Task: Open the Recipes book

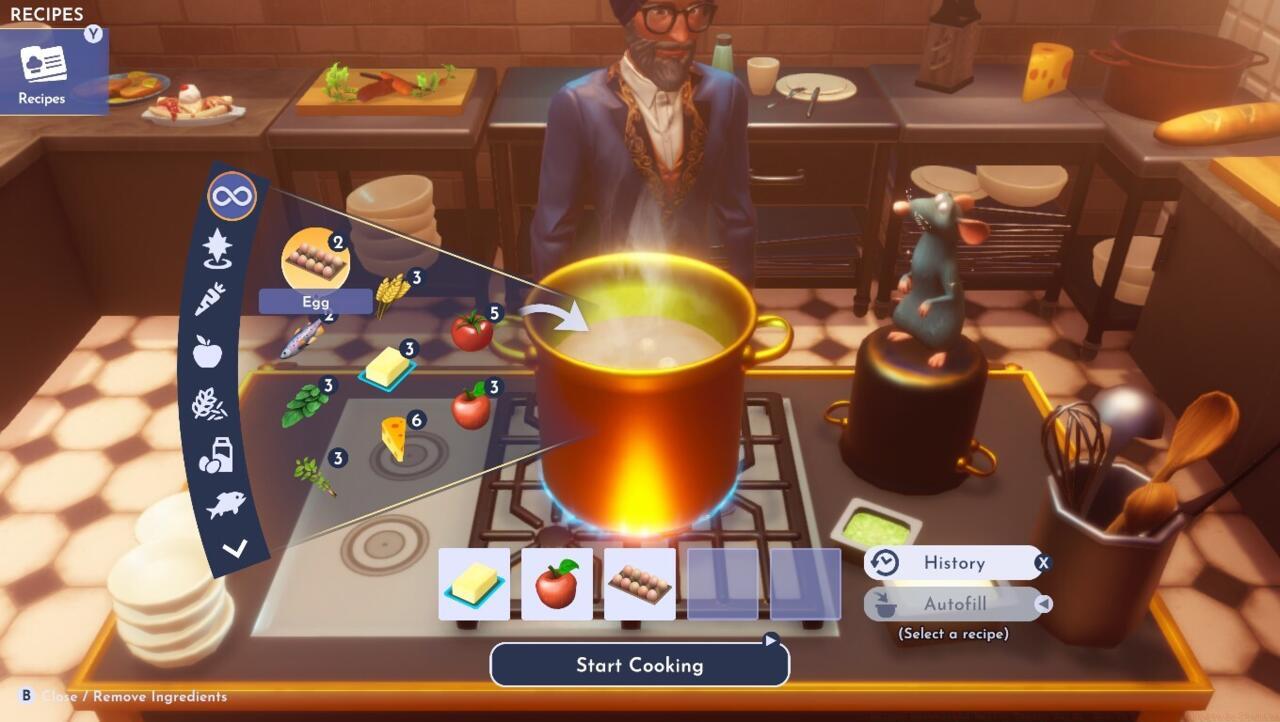Action: pos(43,70)
